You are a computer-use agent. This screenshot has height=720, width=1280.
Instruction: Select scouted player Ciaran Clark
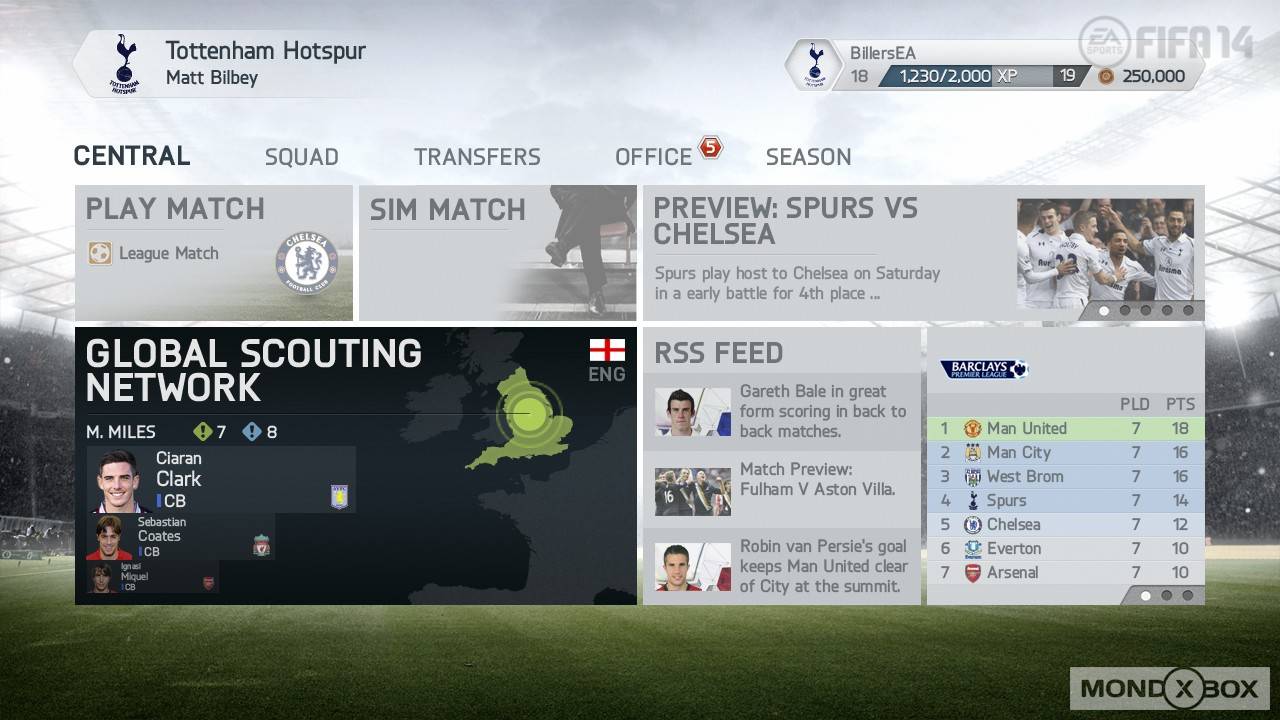pyautogui.click(x=220, y=480)
